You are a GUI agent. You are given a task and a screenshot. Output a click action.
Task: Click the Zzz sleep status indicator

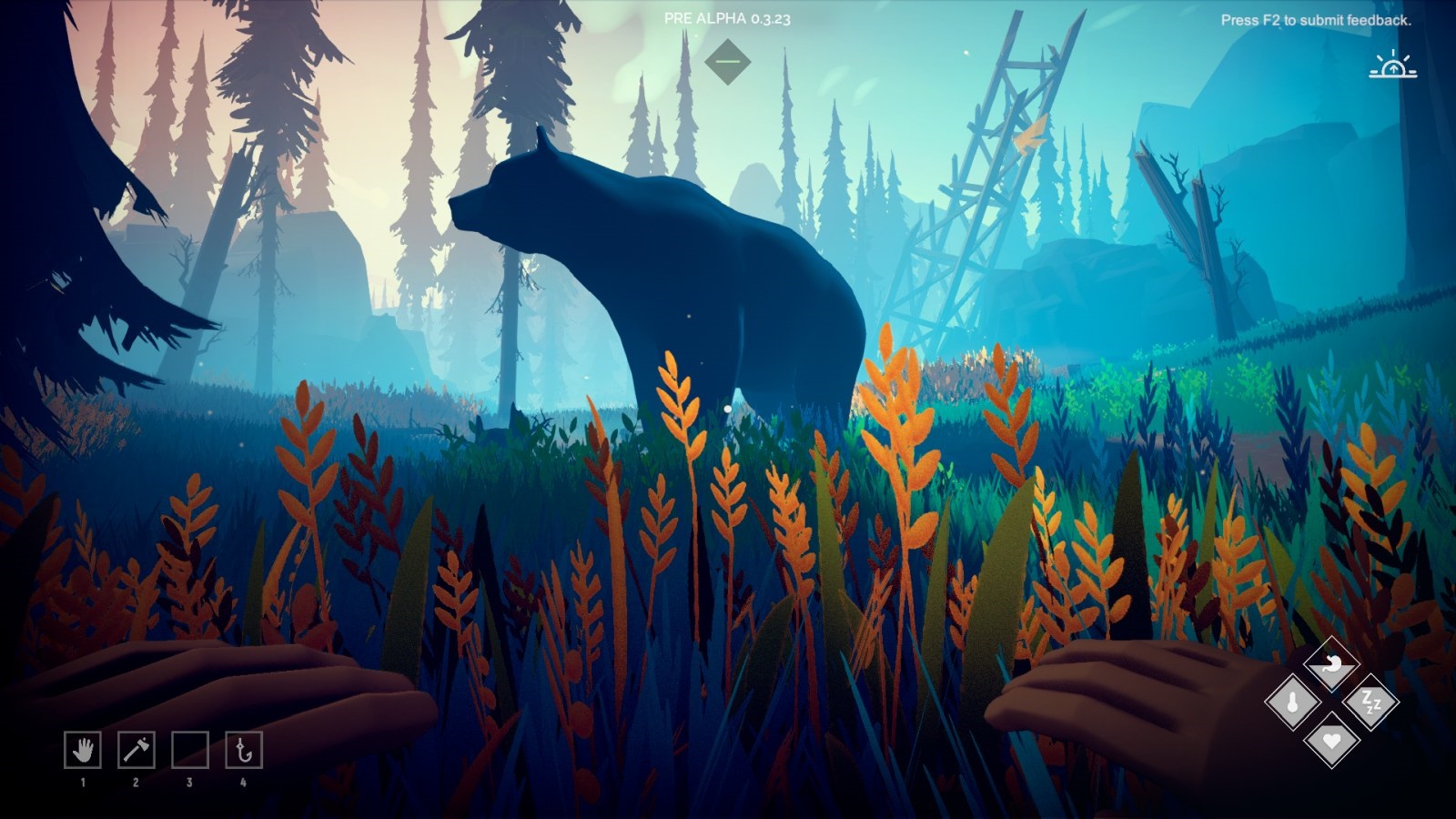pos(1370,701)
